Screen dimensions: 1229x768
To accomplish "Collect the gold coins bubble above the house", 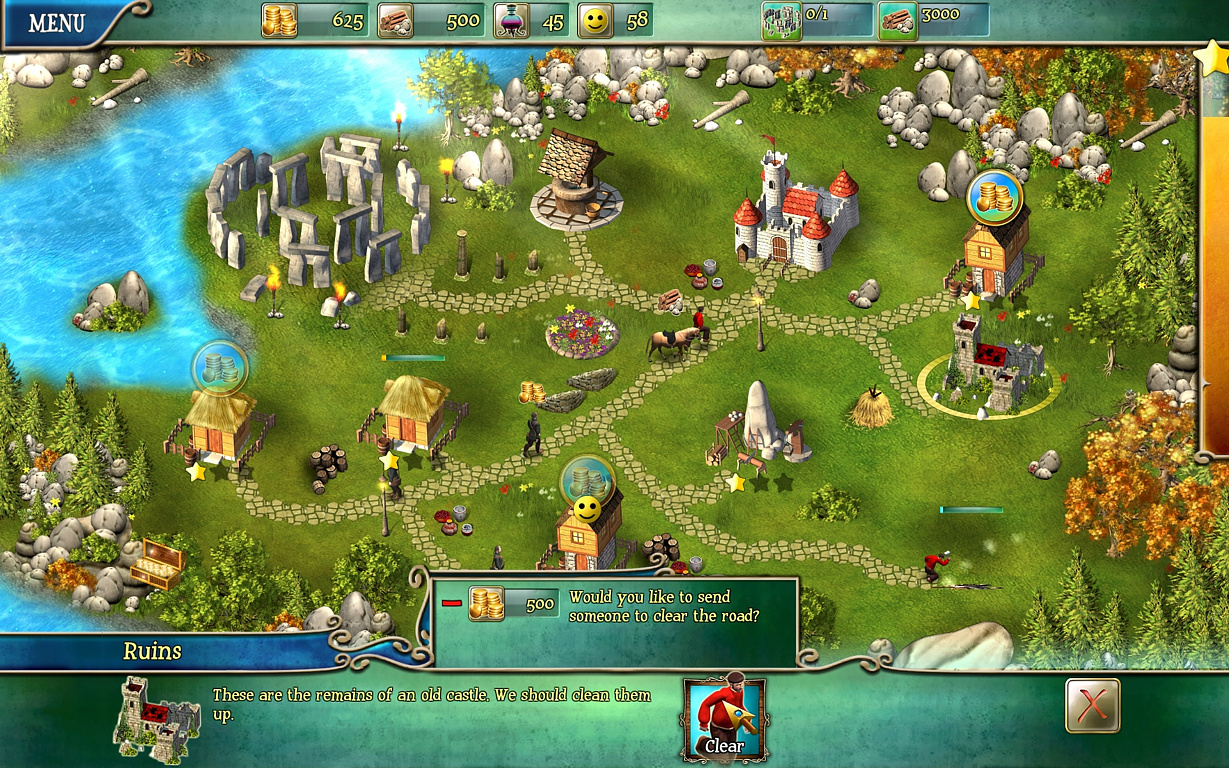I will [994, 198].
